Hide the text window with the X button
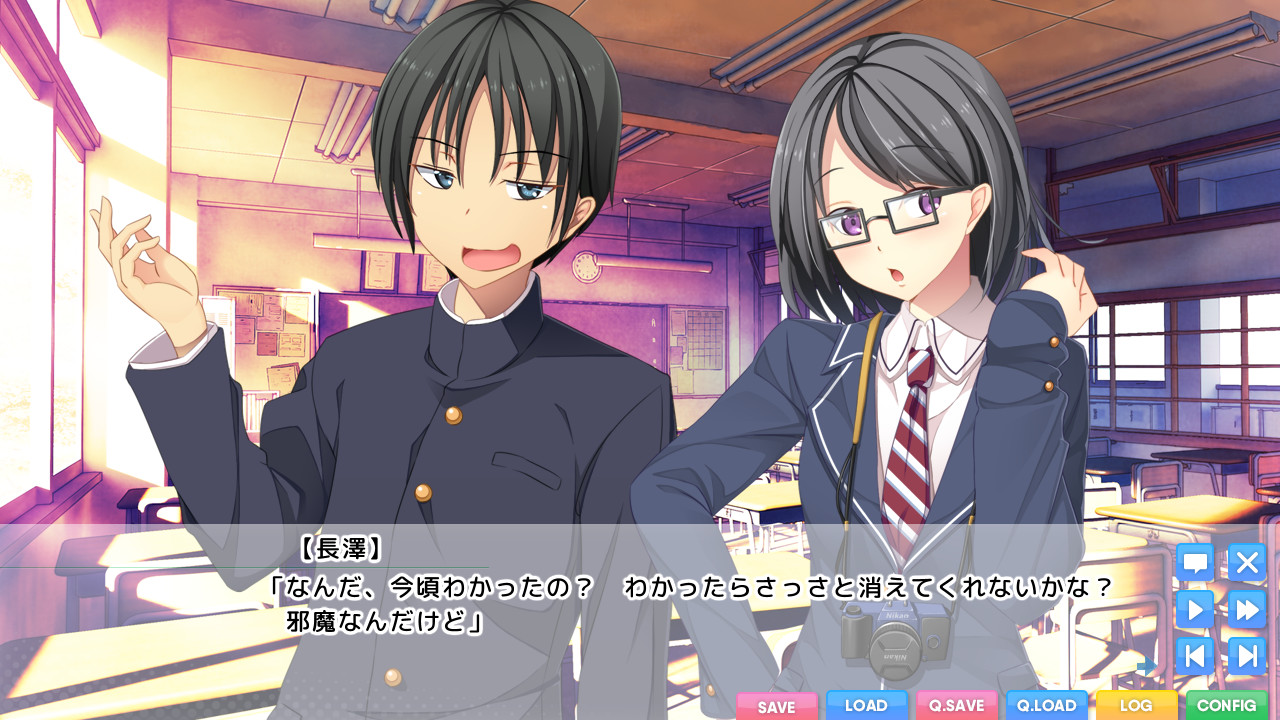The width and height of the screenshot is (1280, 720). pos(1246,562)
